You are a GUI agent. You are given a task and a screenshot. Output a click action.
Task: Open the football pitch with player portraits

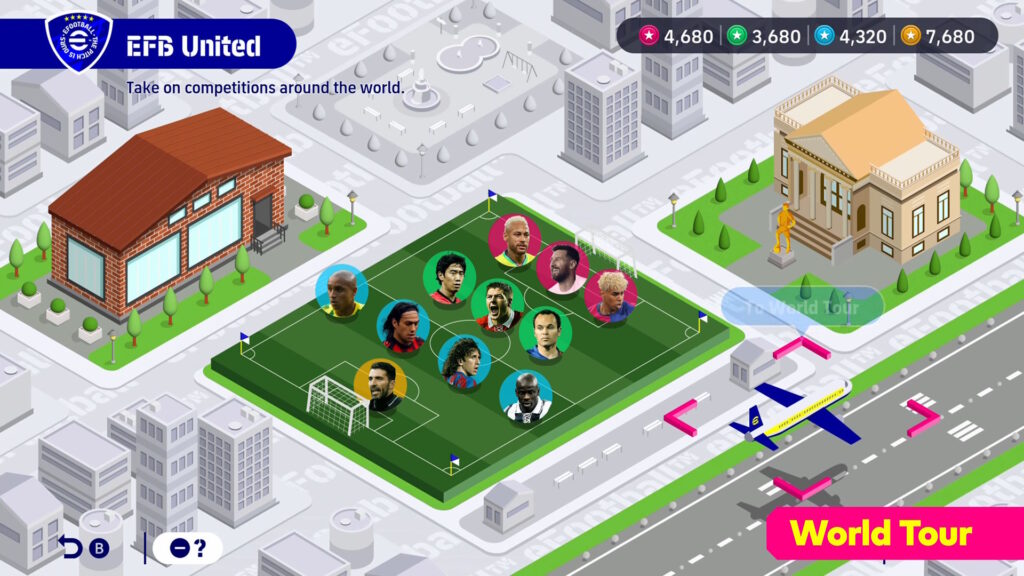tap(470, 350)
